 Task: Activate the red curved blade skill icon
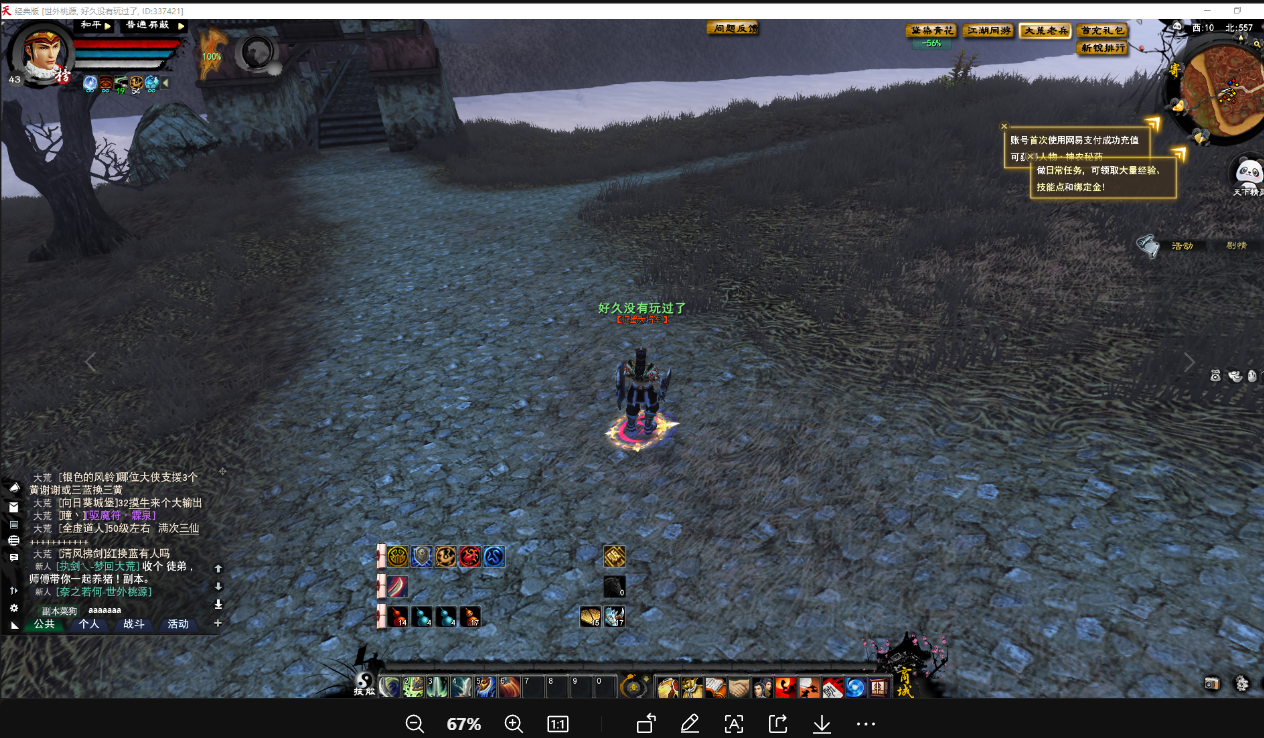(x=398, y=587)
